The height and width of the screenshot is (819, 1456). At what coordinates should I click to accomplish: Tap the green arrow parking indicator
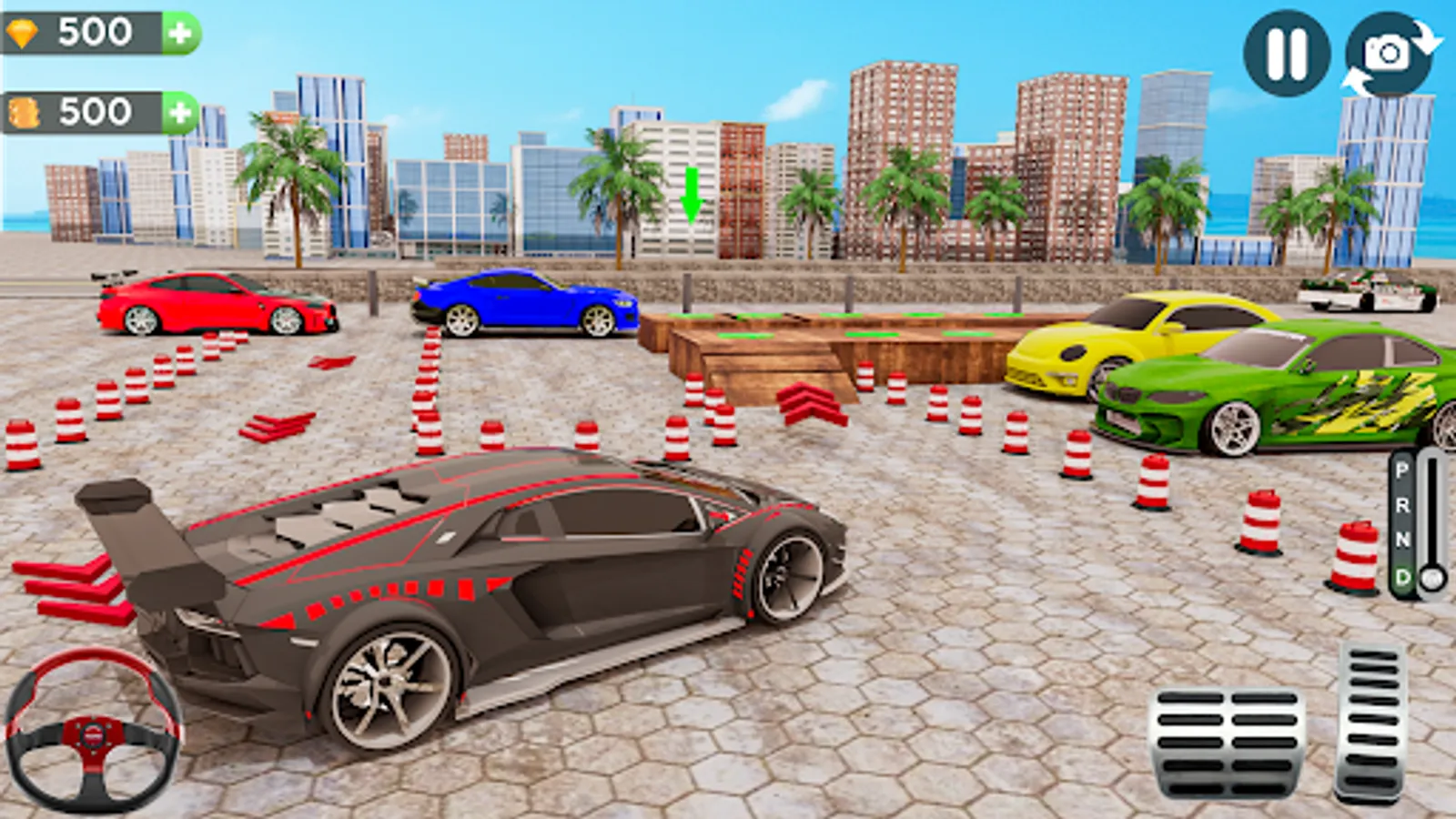pyautogui.click(x=693, y=194)
